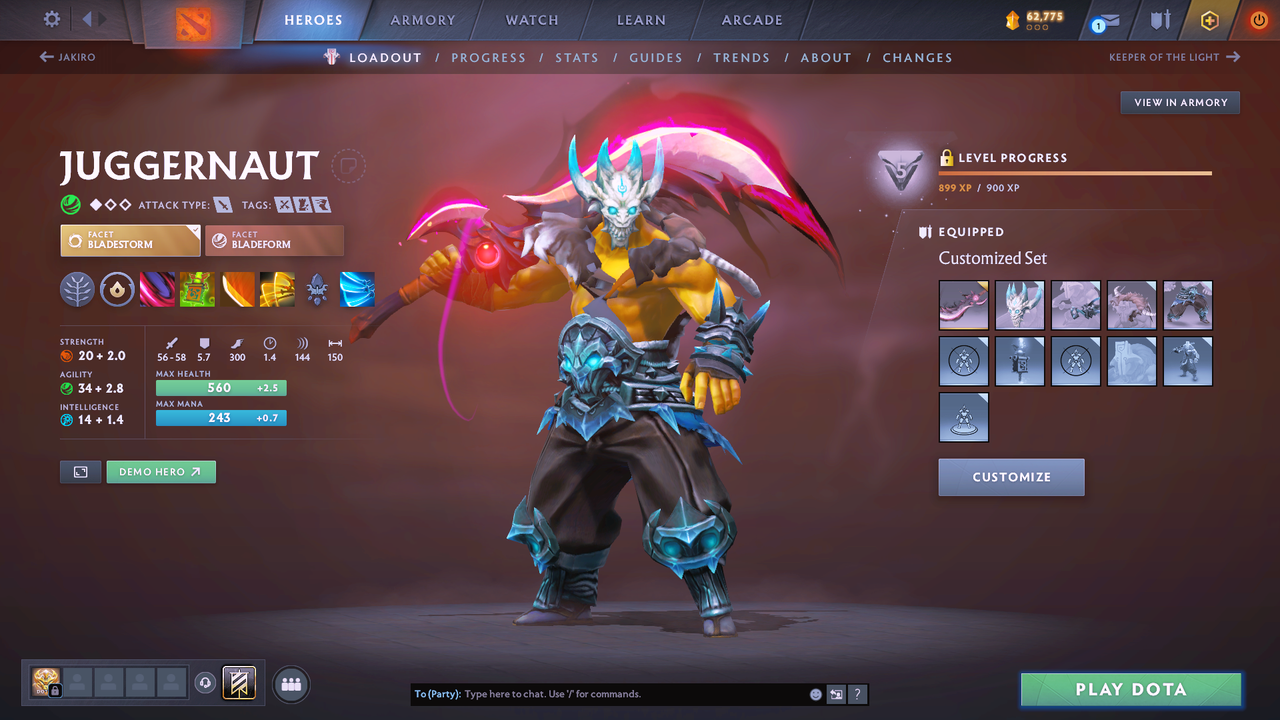Click the shield-and-sword armory icon top right
Screen dimensions: 1280x720
(1158, 20)
